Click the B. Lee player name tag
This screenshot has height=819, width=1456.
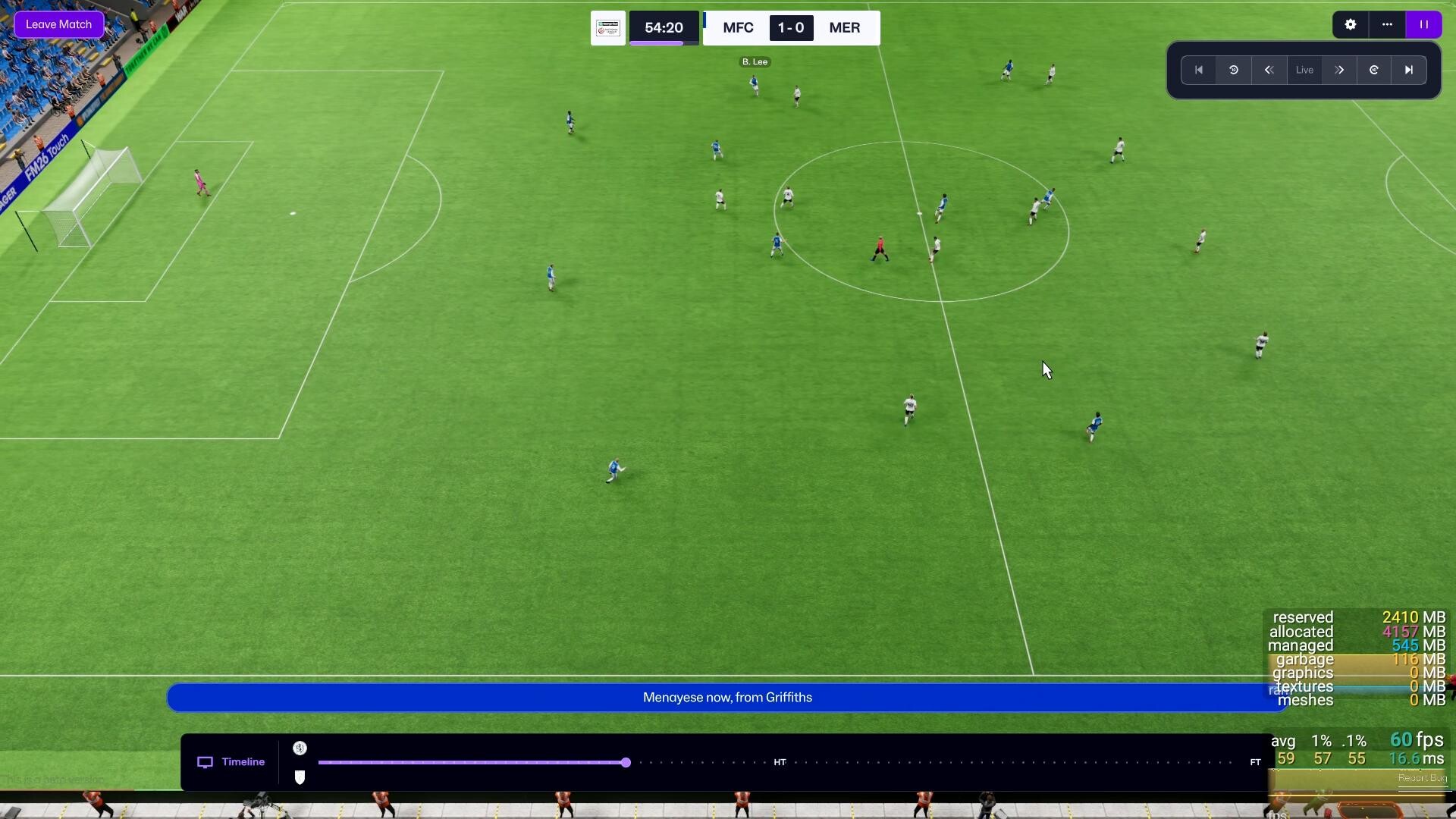[x=755, y=61]
